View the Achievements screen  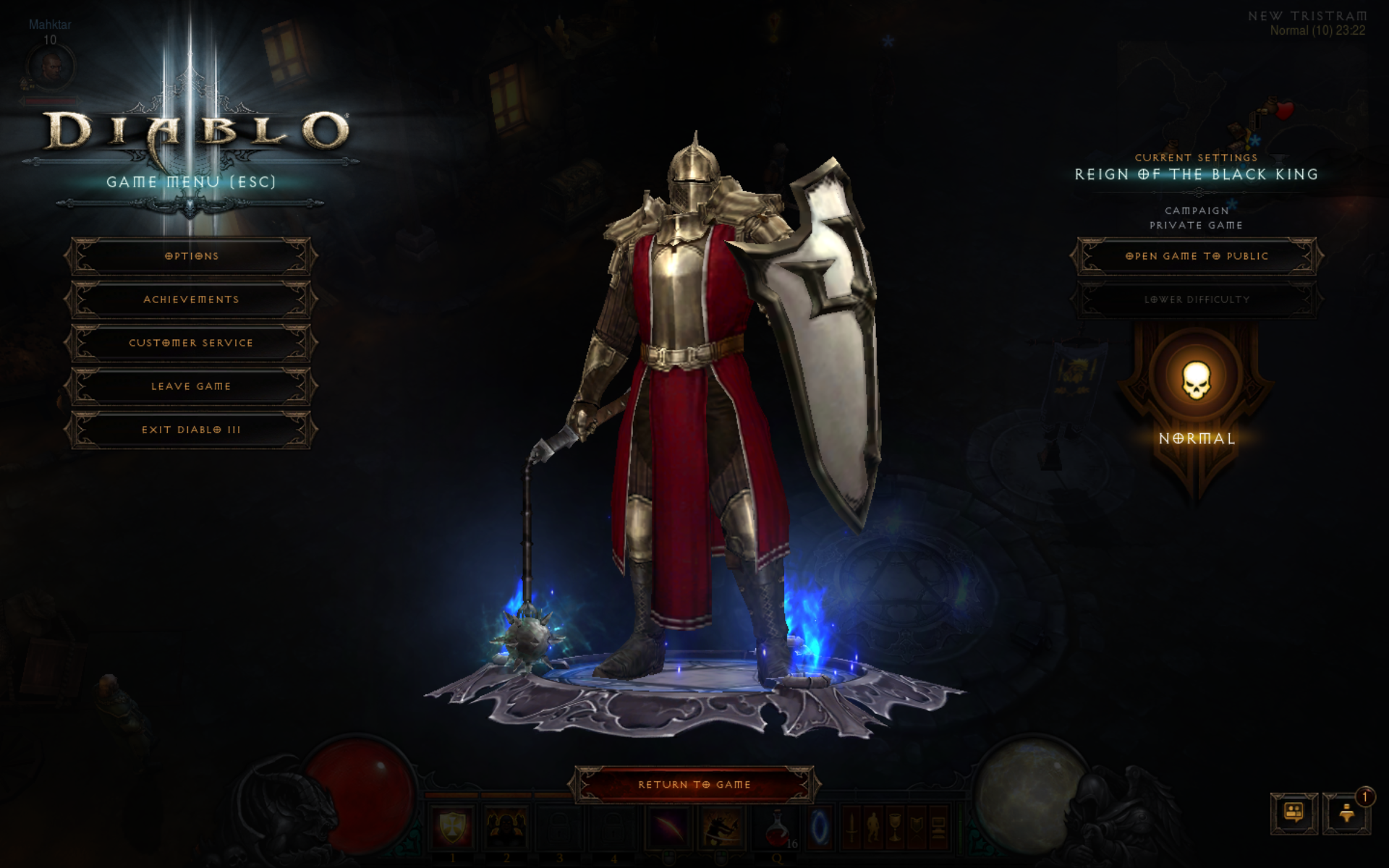click(x=191, y=299)
